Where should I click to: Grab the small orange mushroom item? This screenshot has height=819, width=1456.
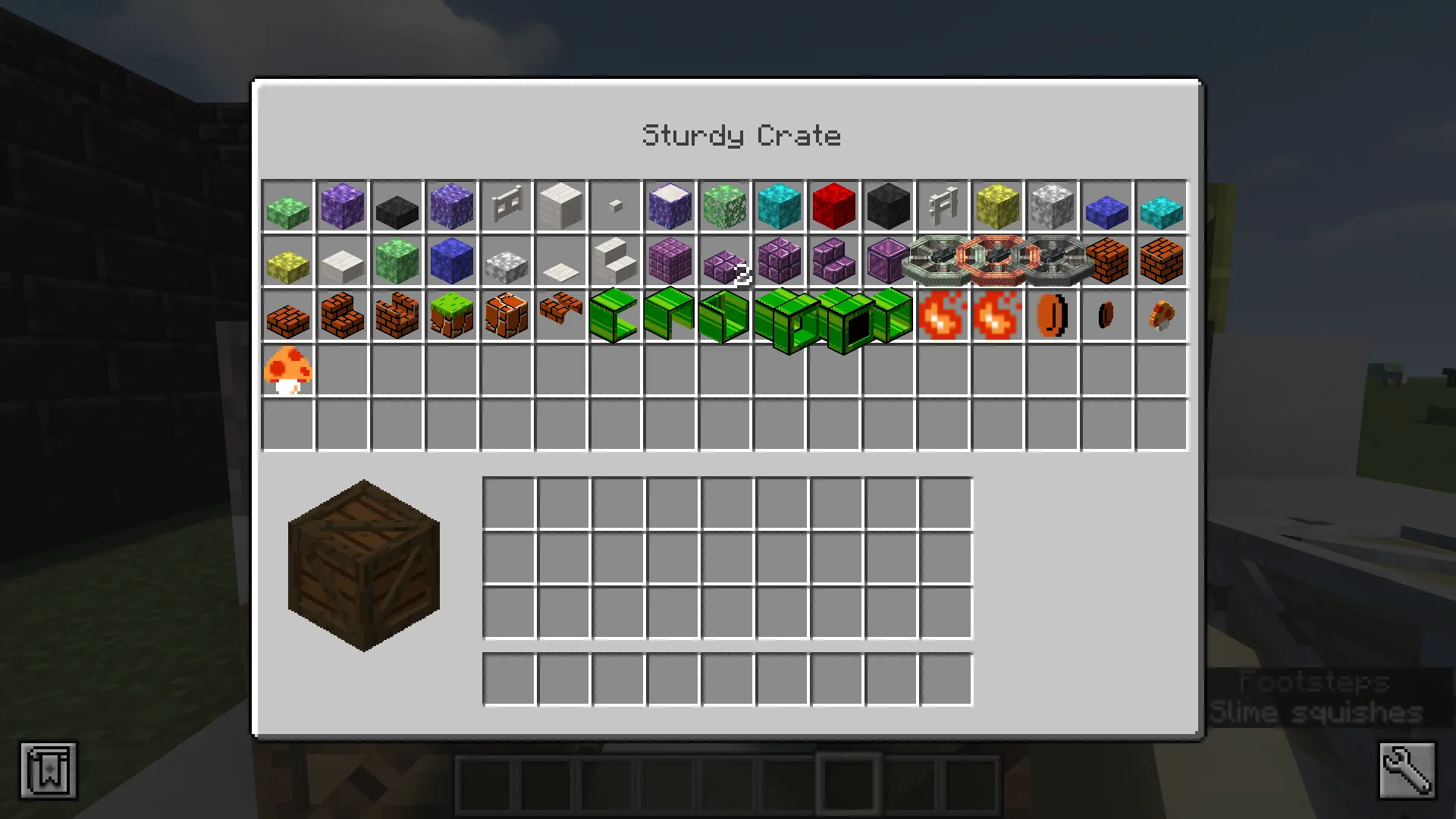pyautogui.click(x=1162, y=317)
